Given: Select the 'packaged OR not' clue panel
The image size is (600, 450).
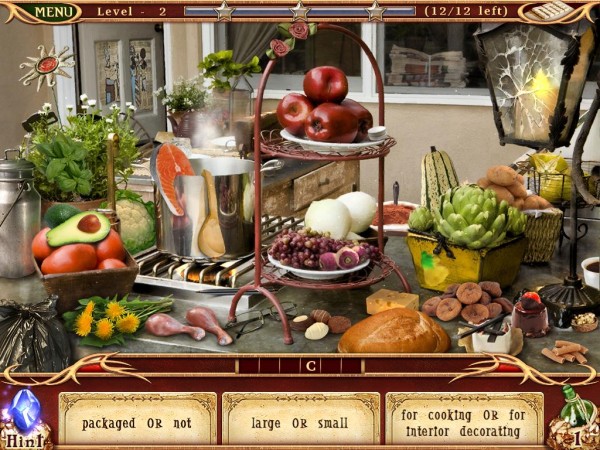Looking at the screenshot, I should click(x=137, y=419).
